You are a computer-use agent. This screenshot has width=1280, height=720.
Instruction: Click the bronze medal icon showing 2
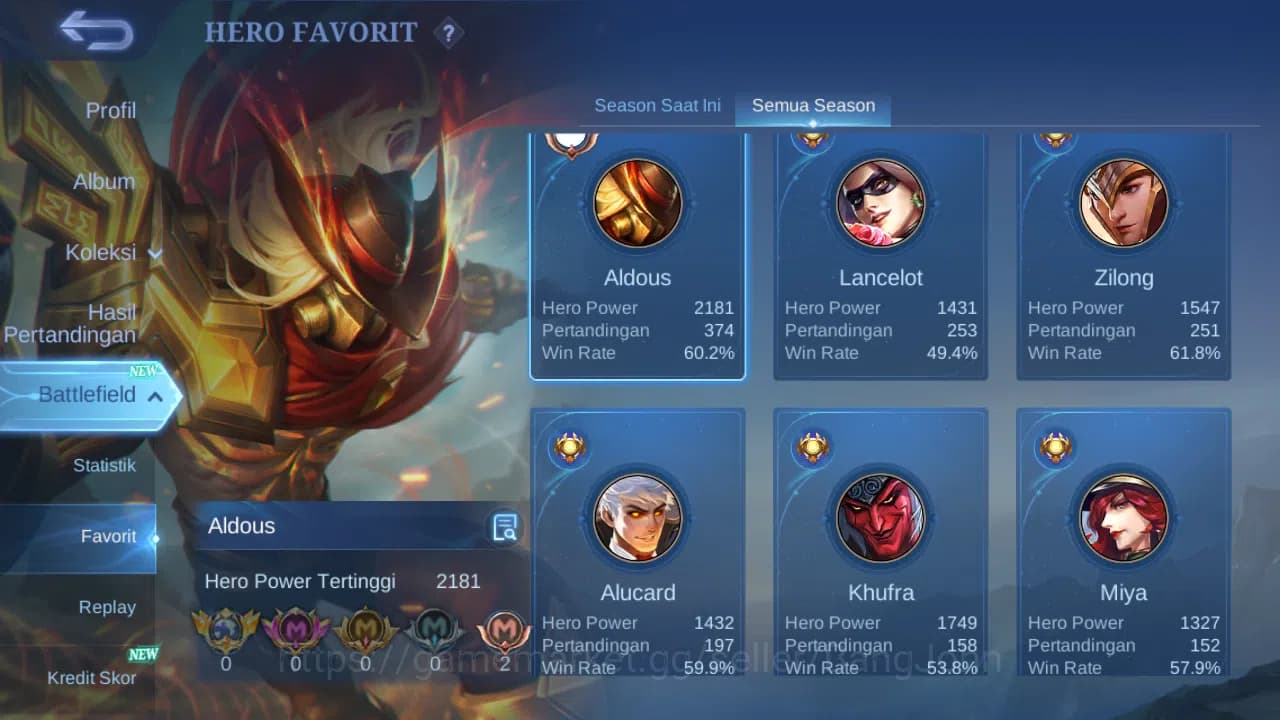(503, 628)
